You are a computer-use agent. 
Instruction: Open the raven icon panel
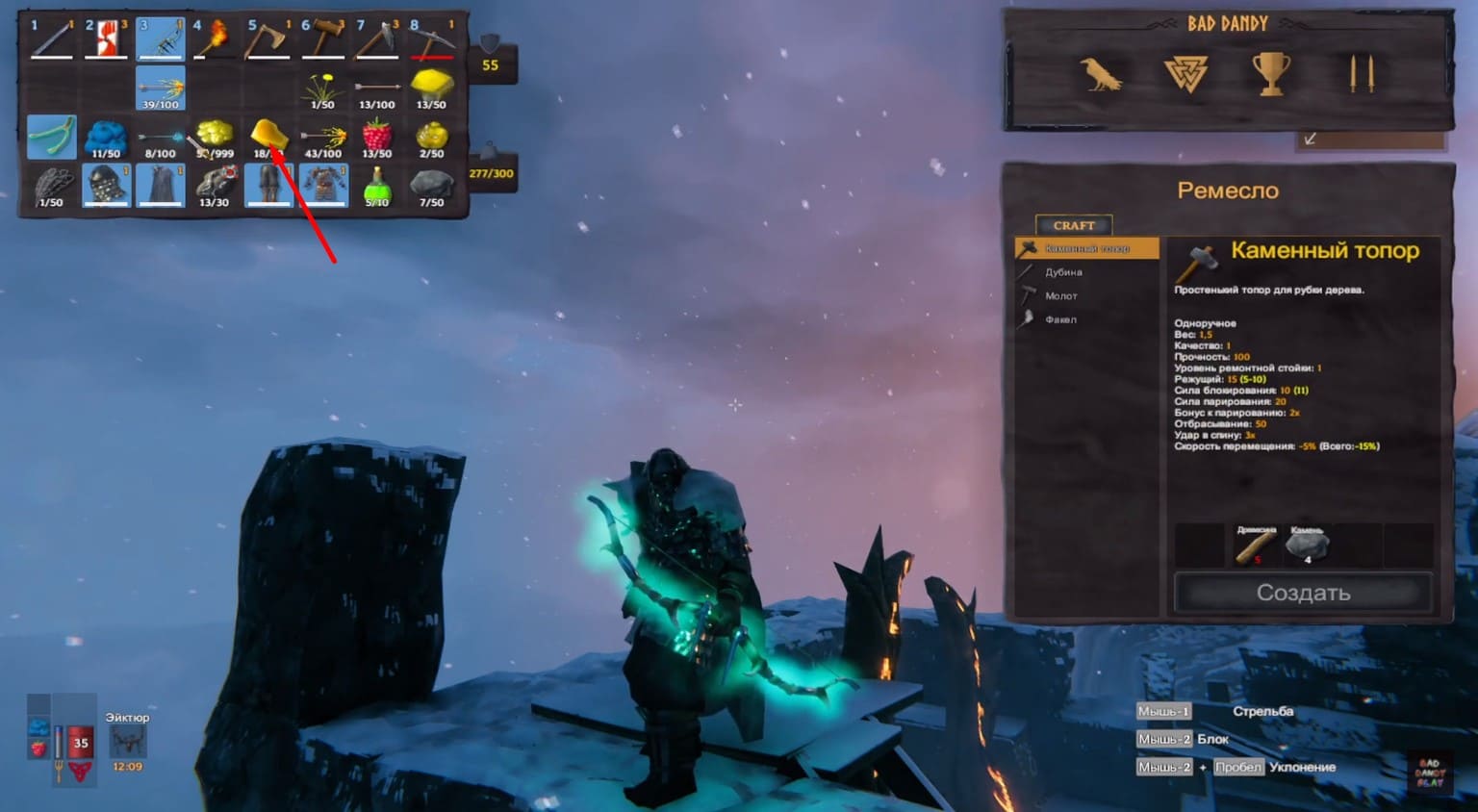pos(1100,74)
